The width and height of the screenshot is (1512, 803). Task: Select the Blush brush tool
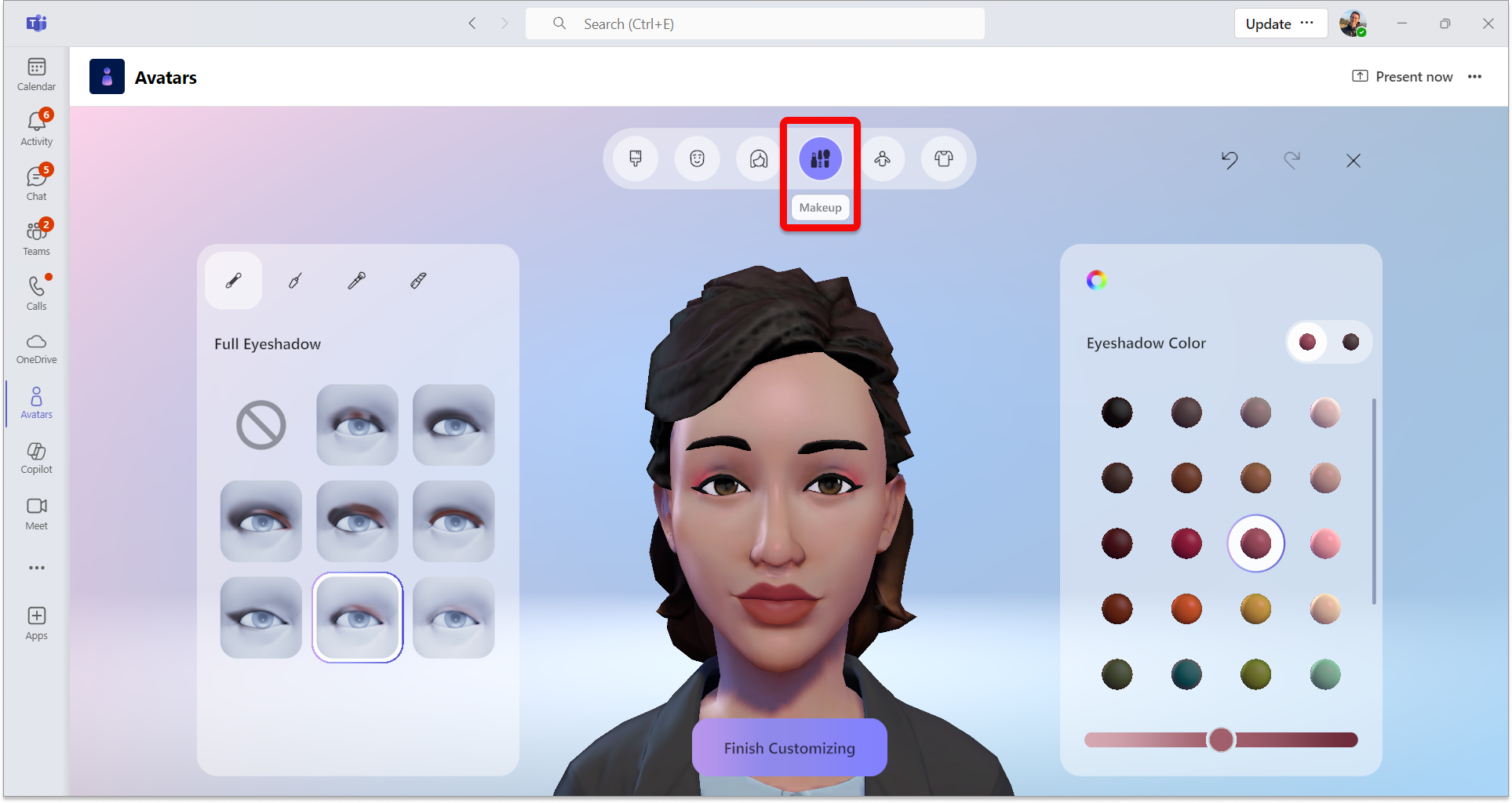pos(357,280)
